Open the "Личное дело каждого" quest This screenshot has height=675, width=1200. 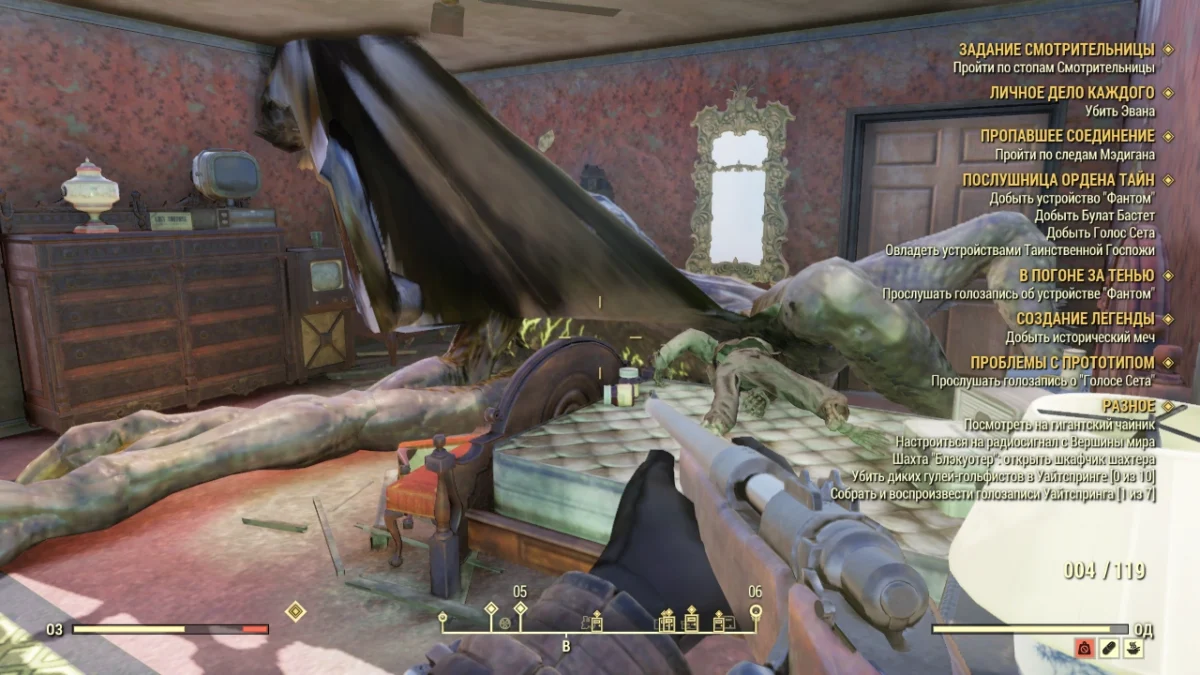[1072, 92]
